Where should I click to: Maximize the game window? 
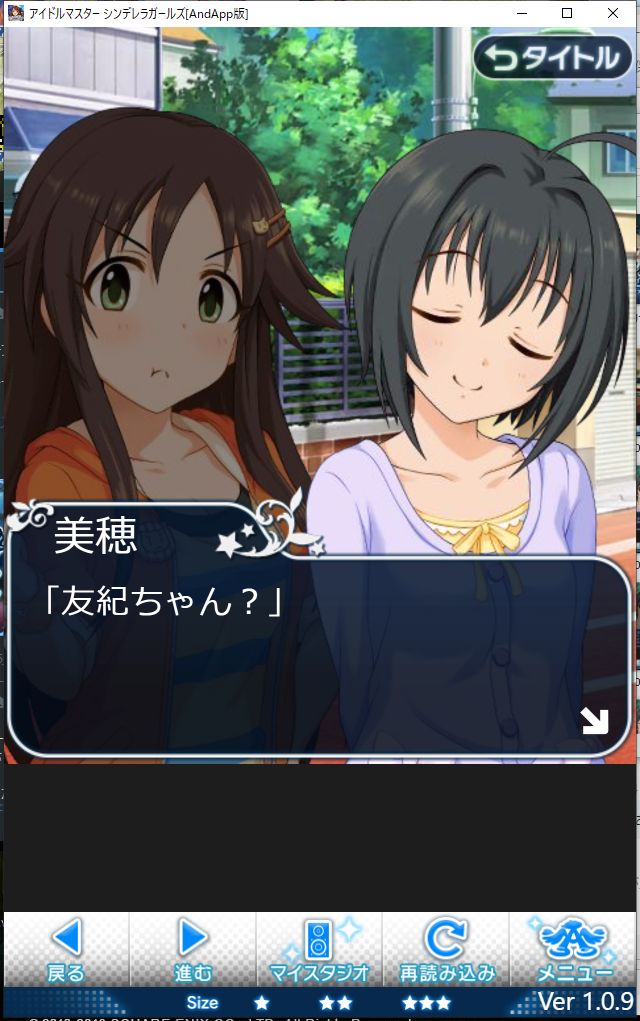(x=567, y=13)
